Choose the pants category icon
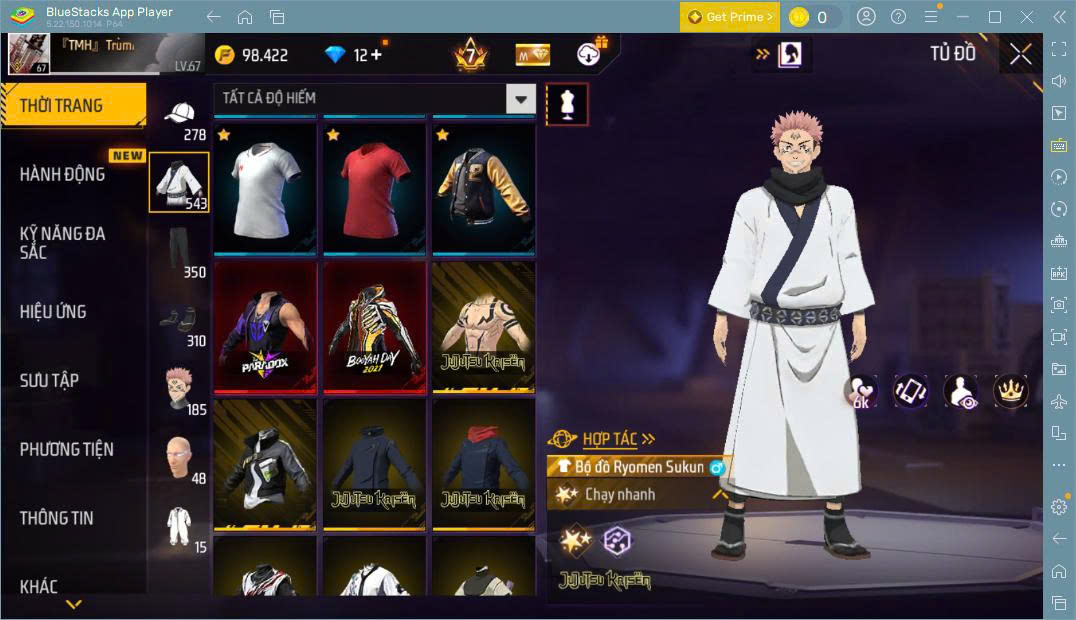Viewport: 1076px width, 620px height. (178, 251)
